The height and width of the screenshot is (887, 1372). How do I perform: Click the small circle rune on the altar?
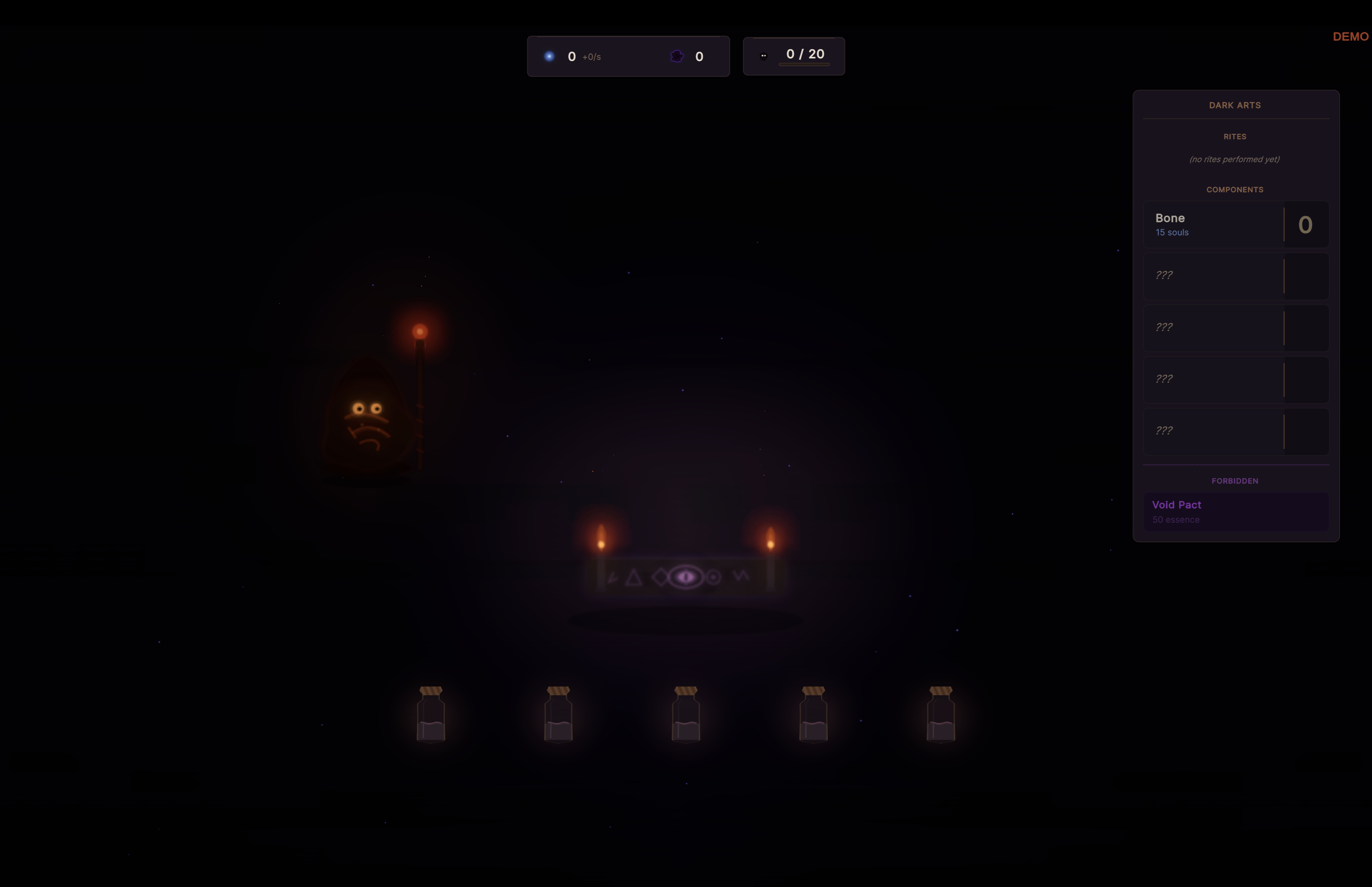click(712, 577)
